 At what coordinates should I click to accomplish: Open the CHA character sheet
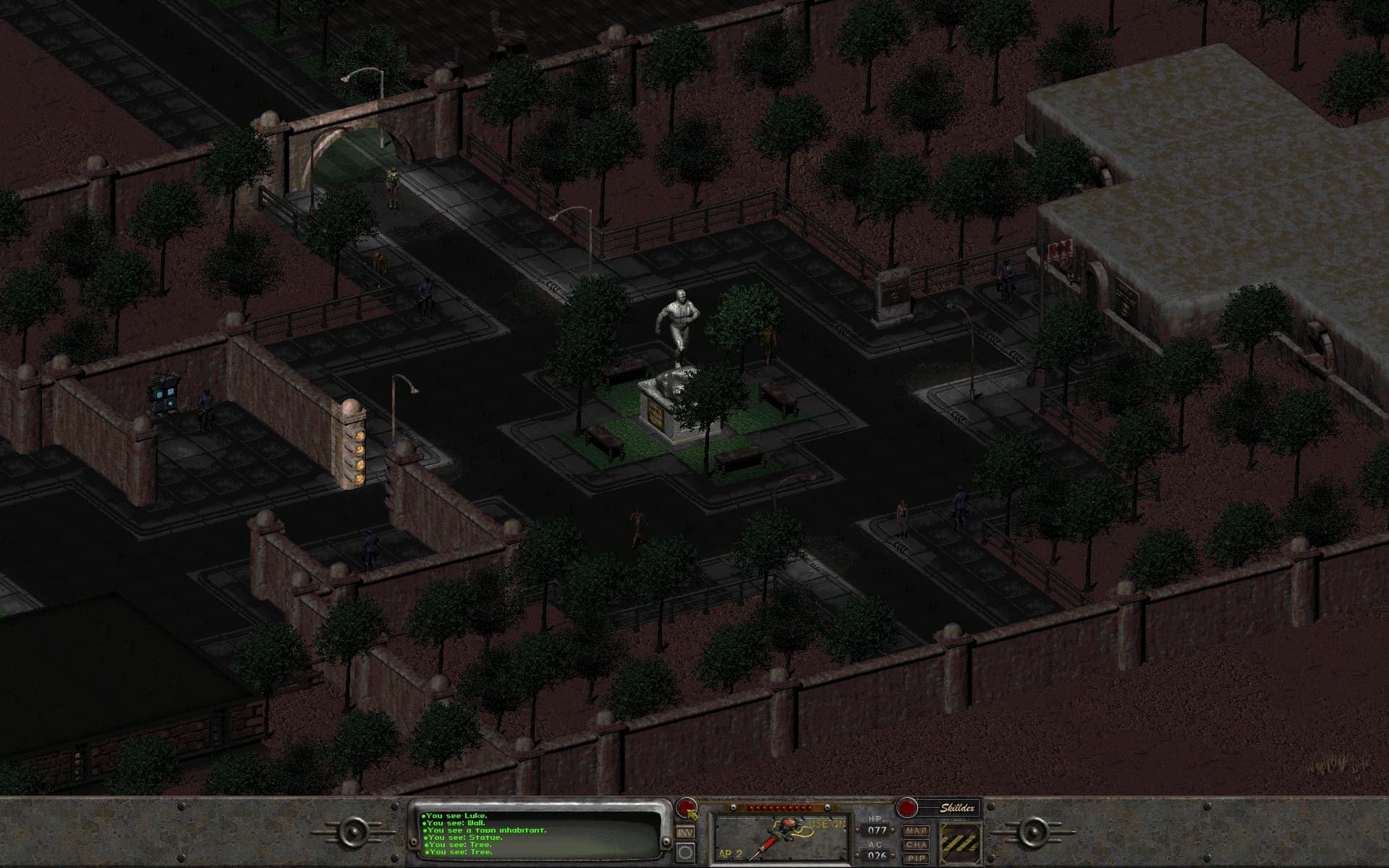click(917, 844)
